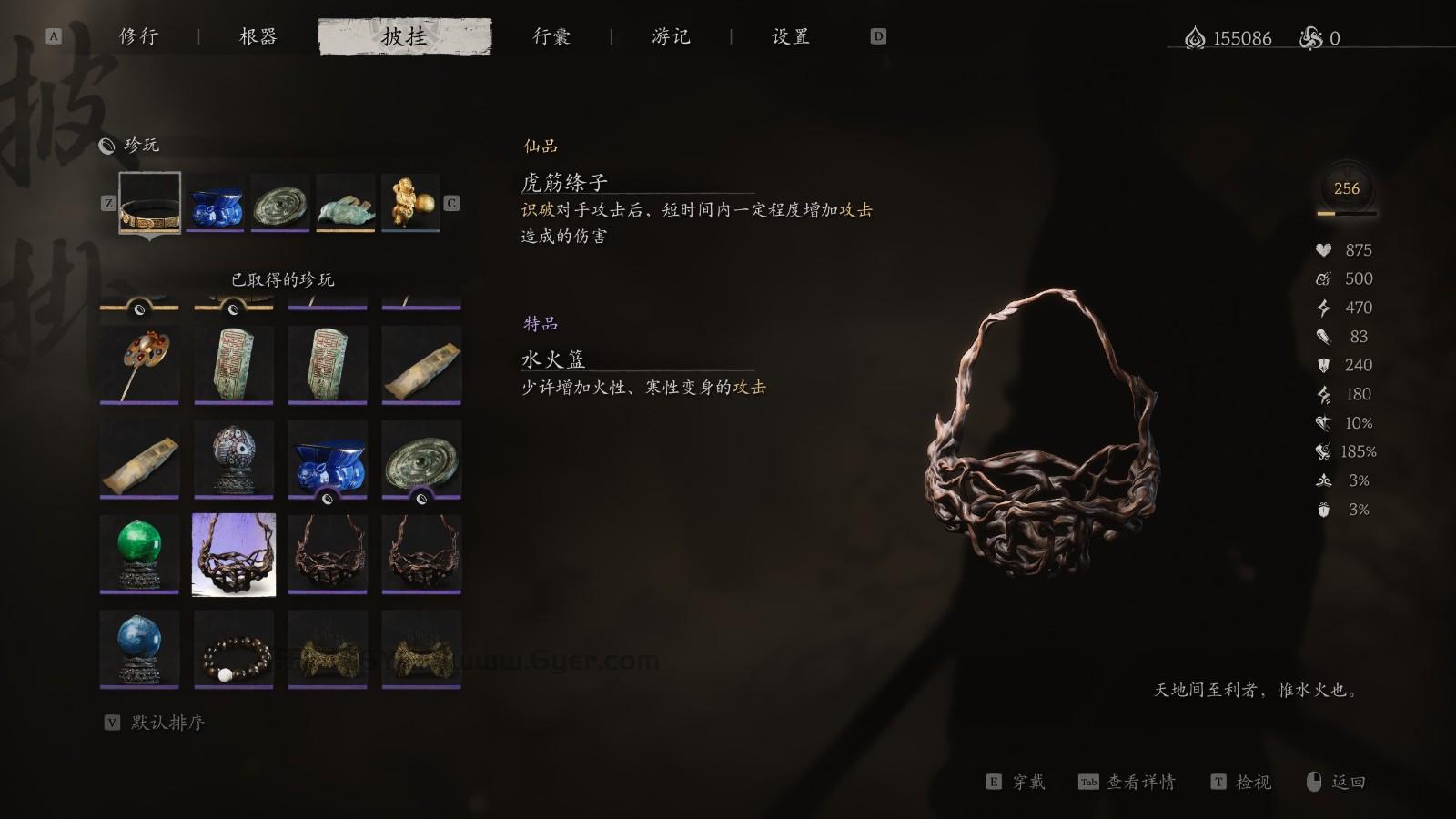Image resolution: width=1456 pixels, height=819 pixels.
Task: Select the green orb curio thumbnail
Action: coord(138,552)
